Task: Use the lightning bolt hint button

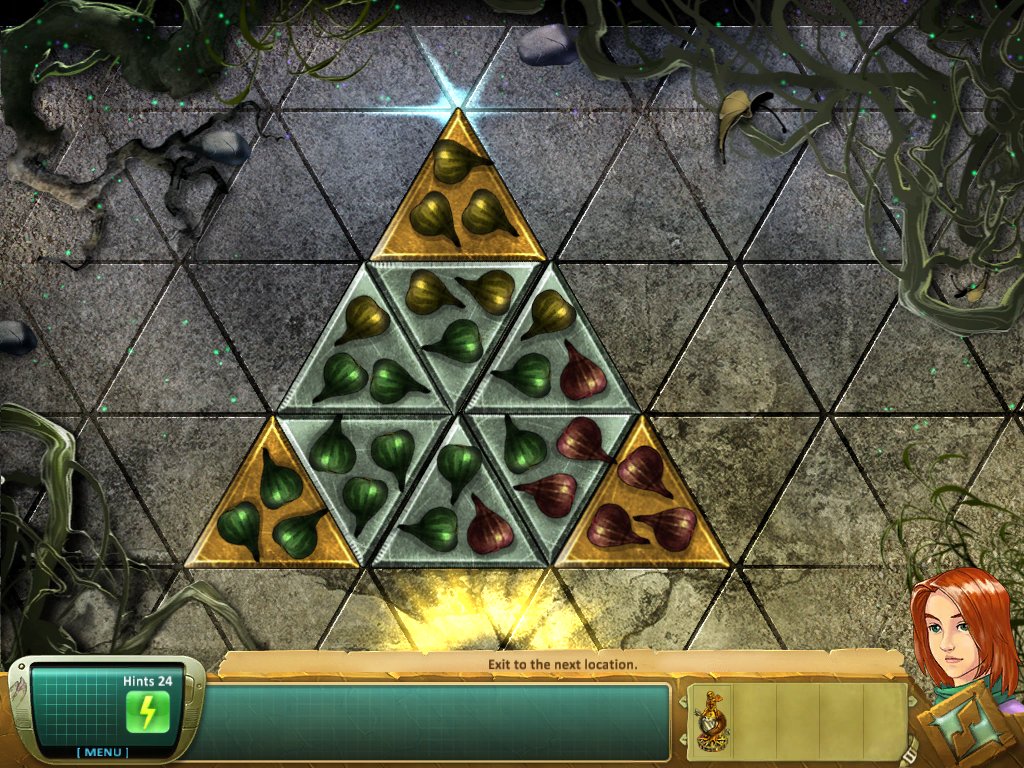Action: [147, 711]
